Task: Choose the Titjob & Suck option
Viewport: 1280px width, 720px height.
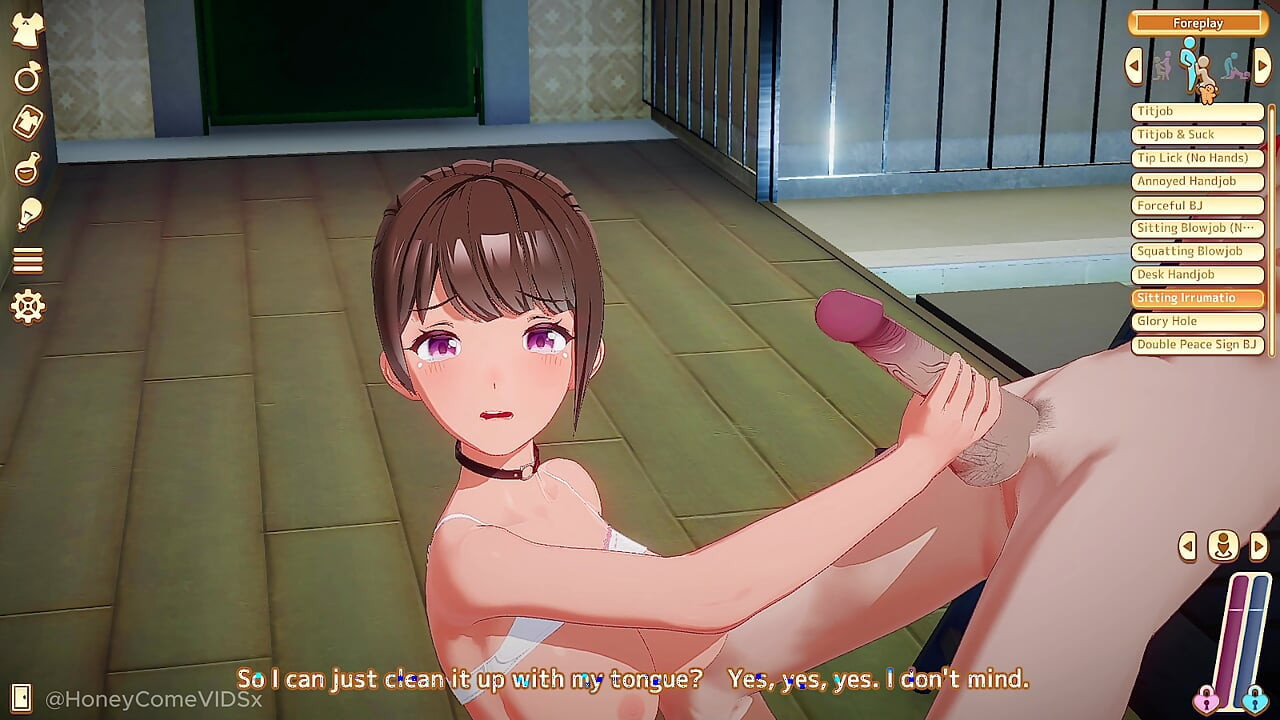Action: pyautogui.click(x=1197, y=134)
